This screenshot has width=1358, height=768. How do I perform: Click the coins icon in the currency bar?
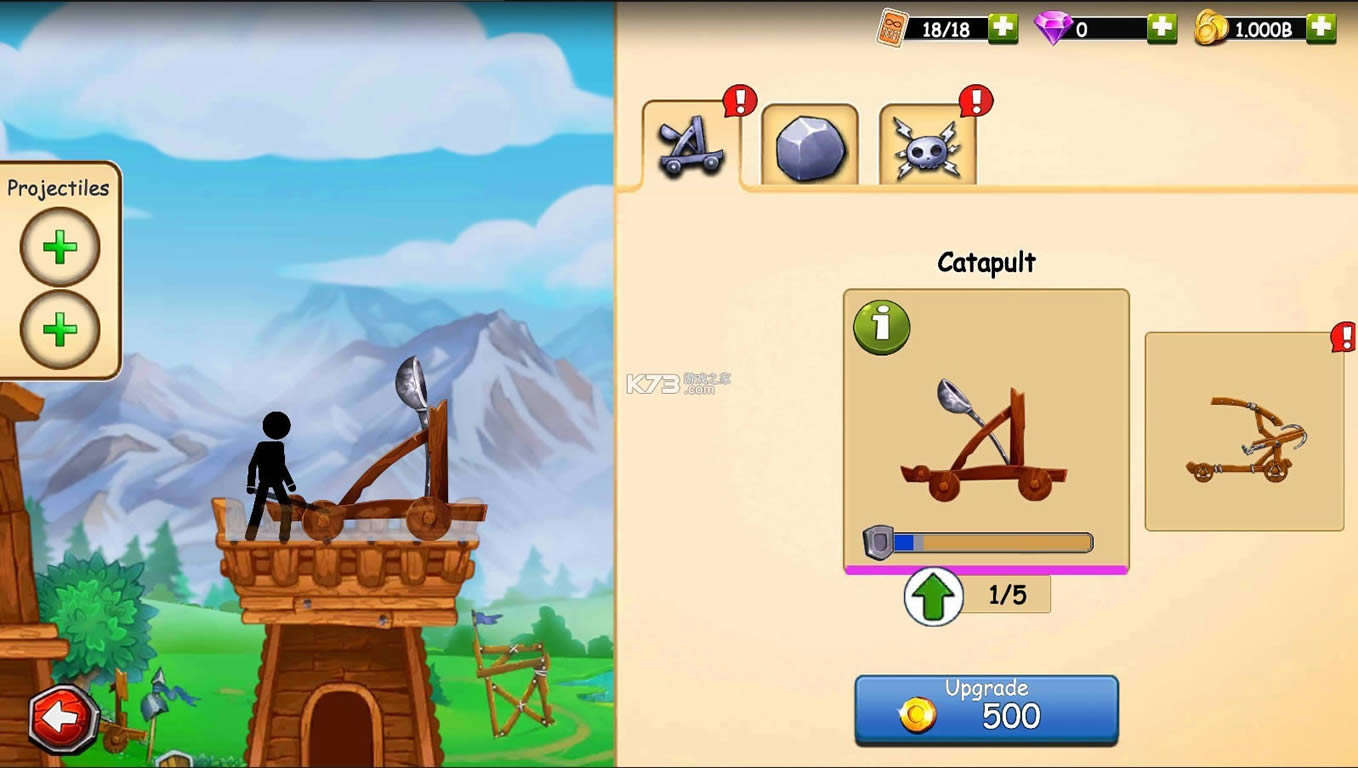[x=1210, y=27]
